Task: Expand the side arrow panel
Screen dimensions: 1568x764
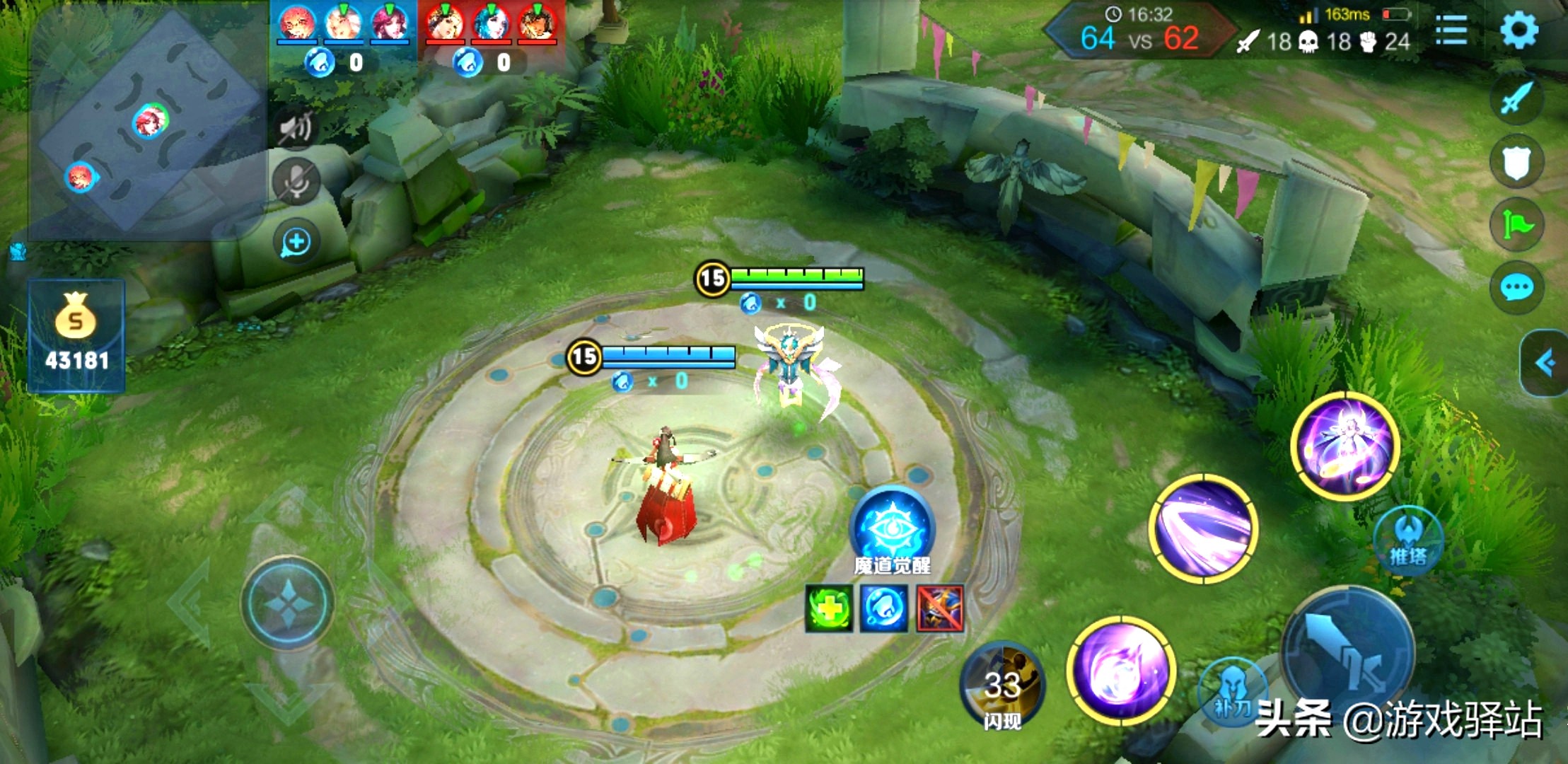Action: 1545,363
